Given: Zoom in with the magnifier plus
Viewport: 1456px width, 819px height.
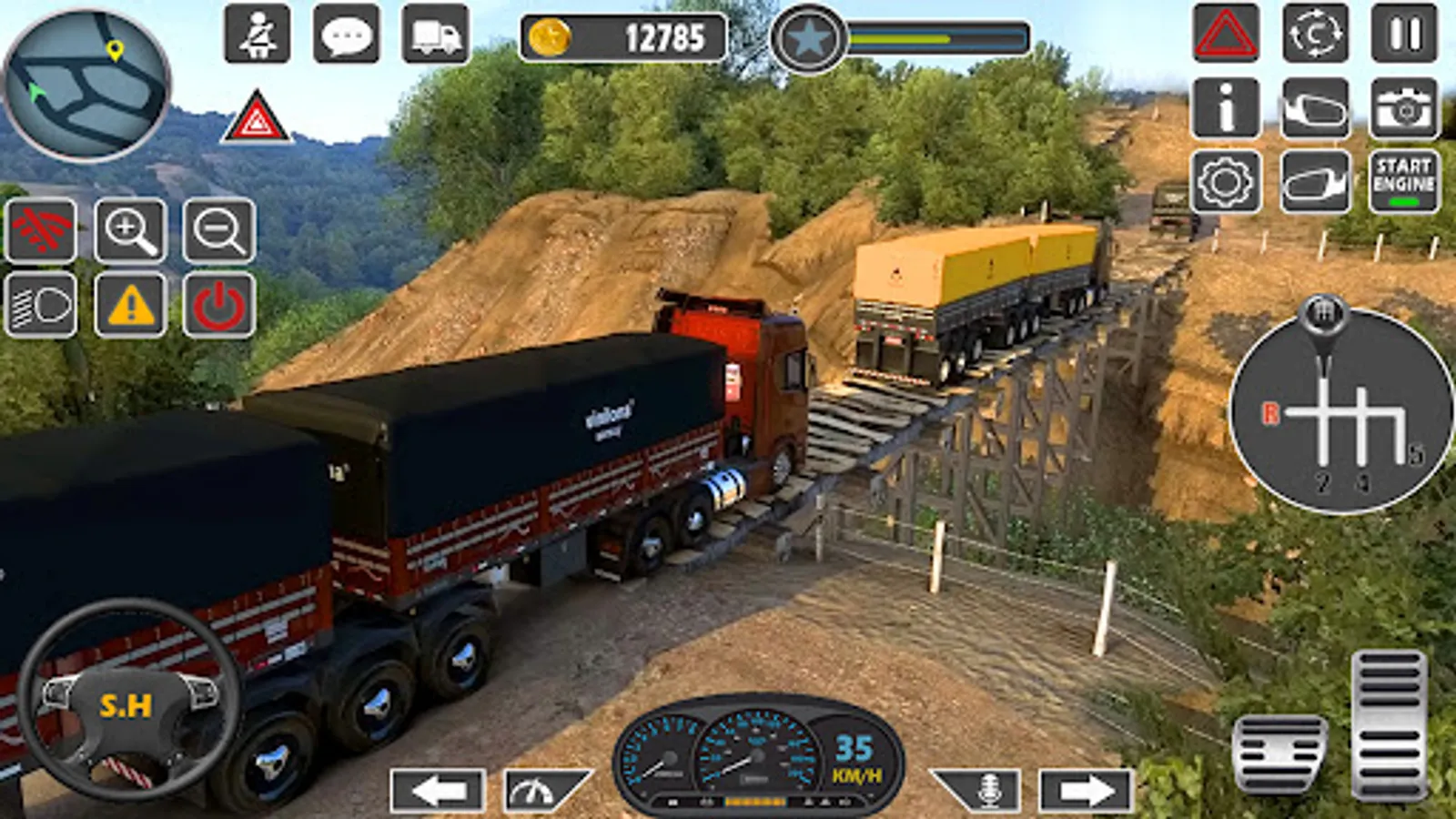Looking at the screenshot, I should click(x=131, y=231).
